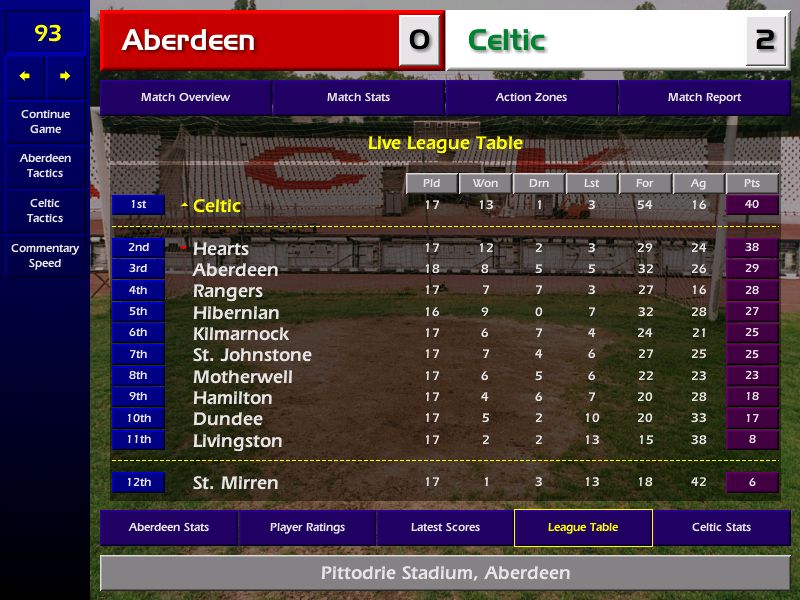Screen dimensions: 800x600
Task: Switch to the Match Overview tab
Action: tap(185, 97)
